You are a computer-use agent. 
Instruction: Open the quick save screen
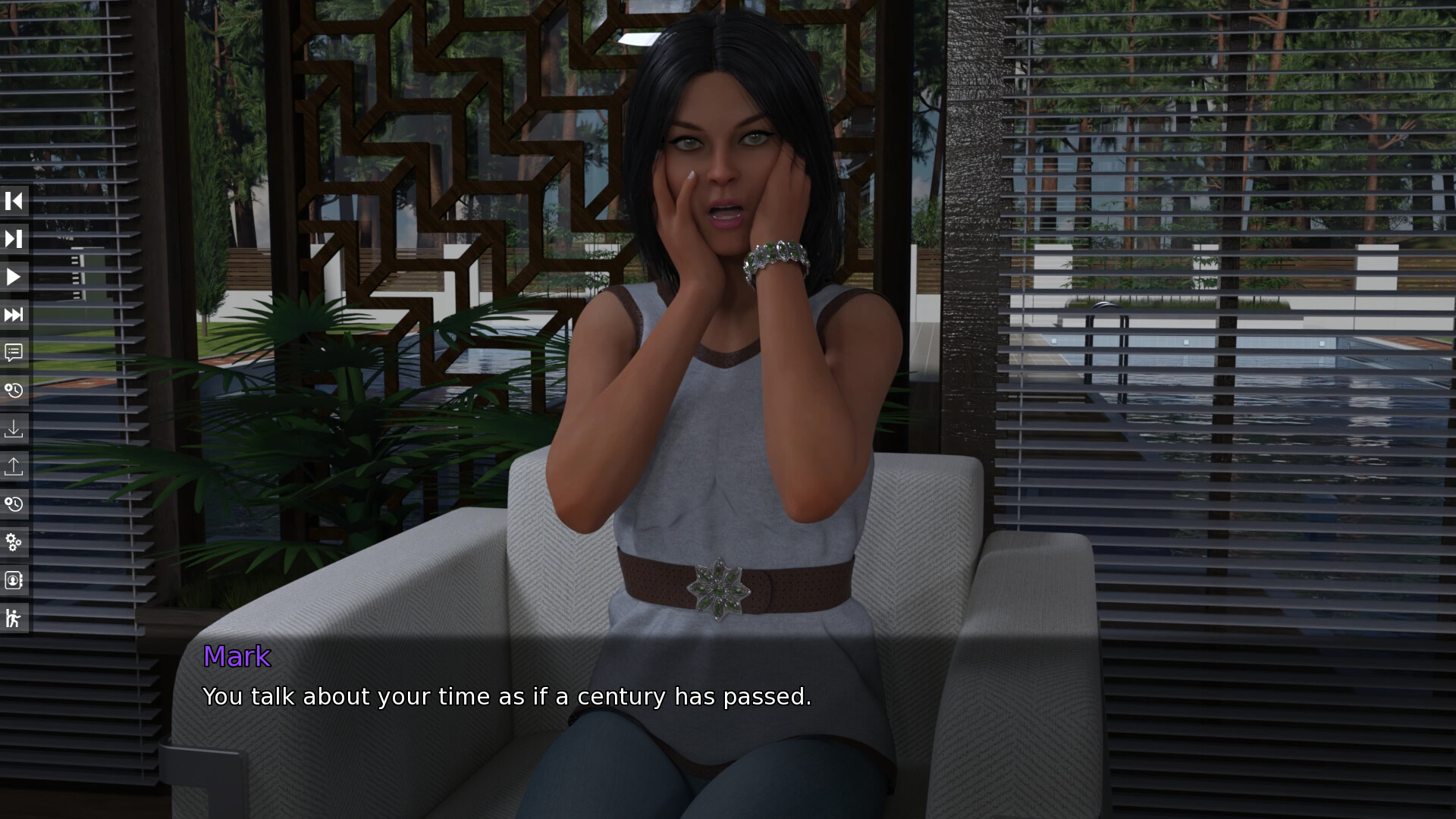click(x=14, y=391)
